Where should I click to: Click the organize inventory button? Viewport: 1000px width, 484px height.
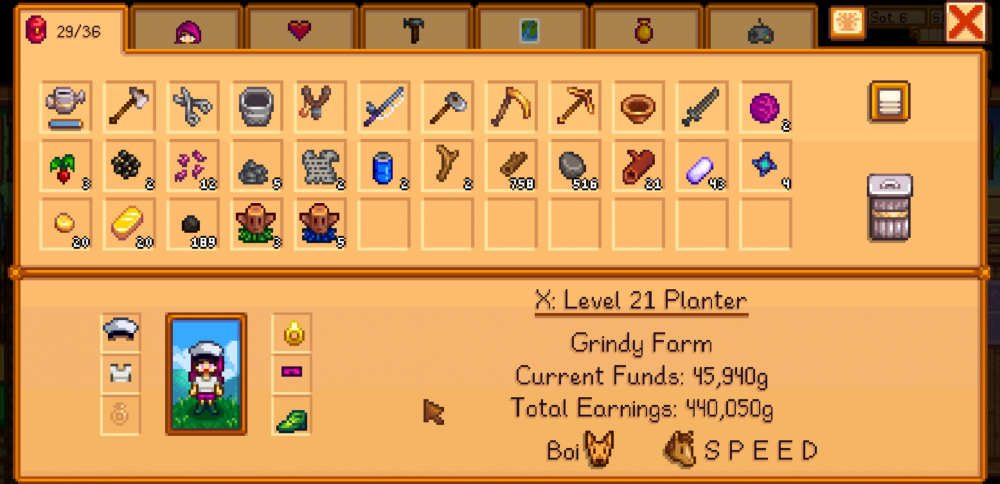tap(888, 103)
